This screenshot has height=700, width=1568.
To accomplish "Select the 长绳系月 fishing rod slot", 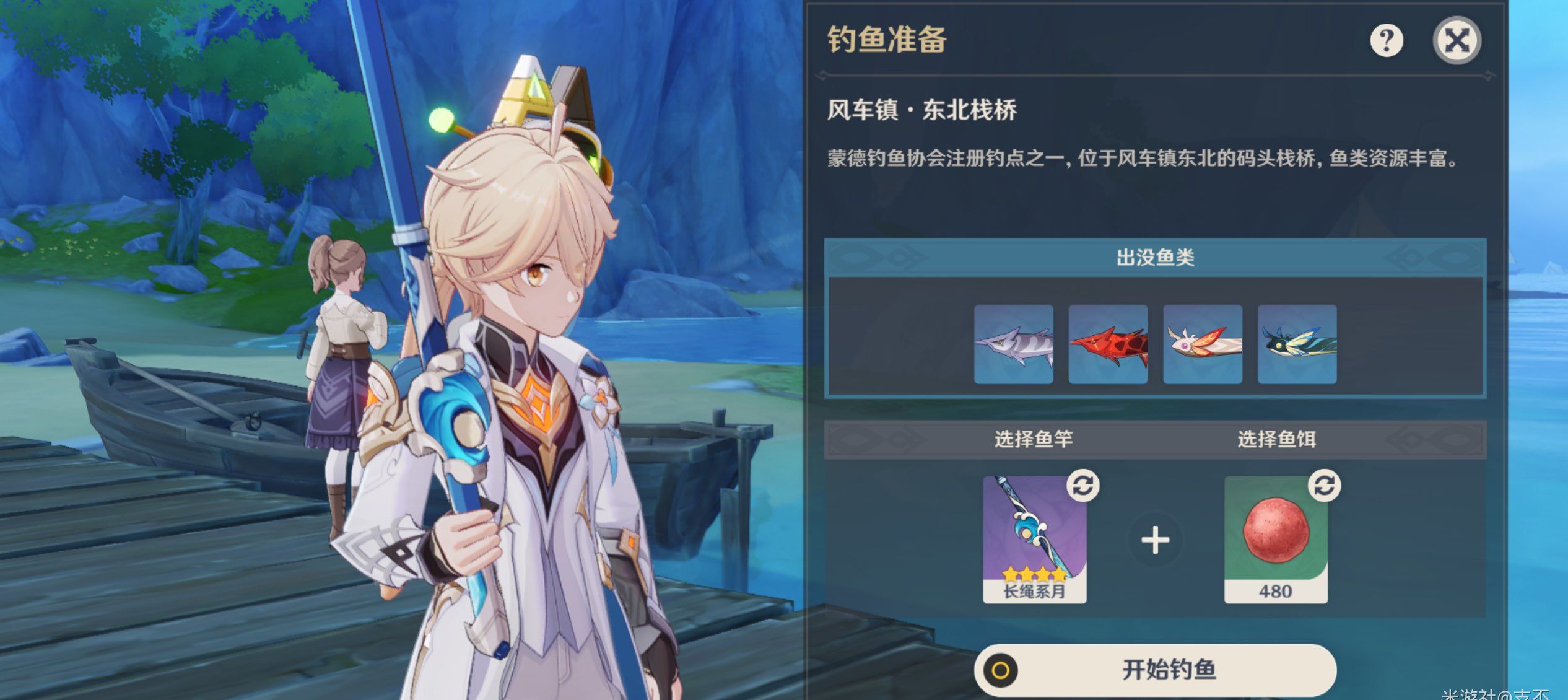I will click(x=1034, y=539).
